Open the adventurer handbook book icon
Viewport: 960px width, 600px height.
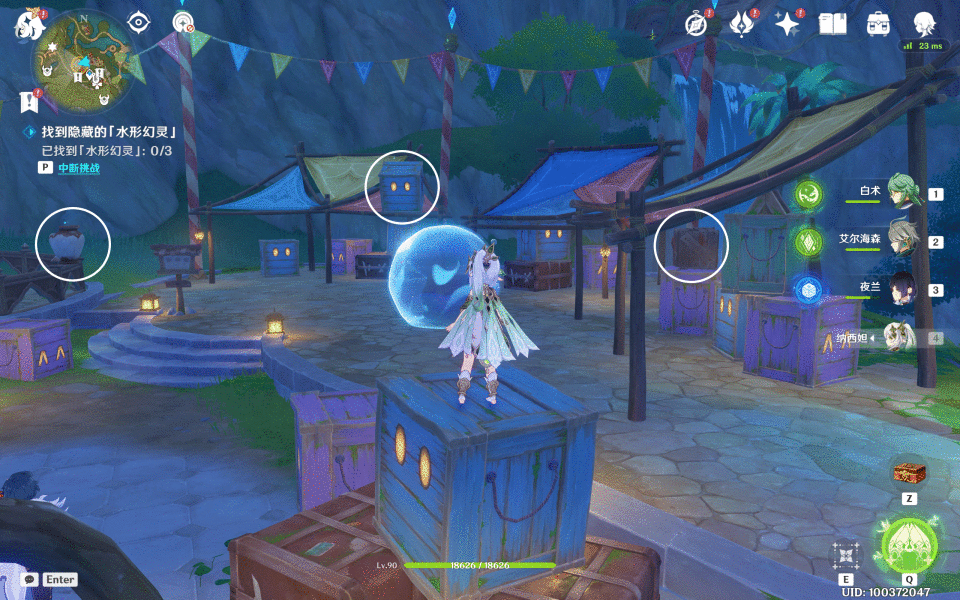[x=832, y=24]
